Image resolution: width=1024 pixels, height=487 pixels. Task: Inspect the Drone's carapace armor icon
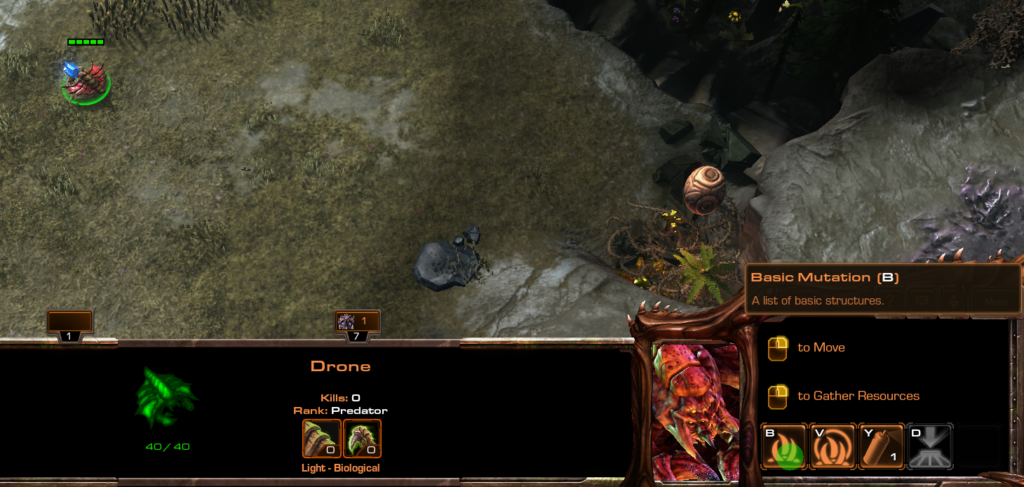tap(362, 438)
